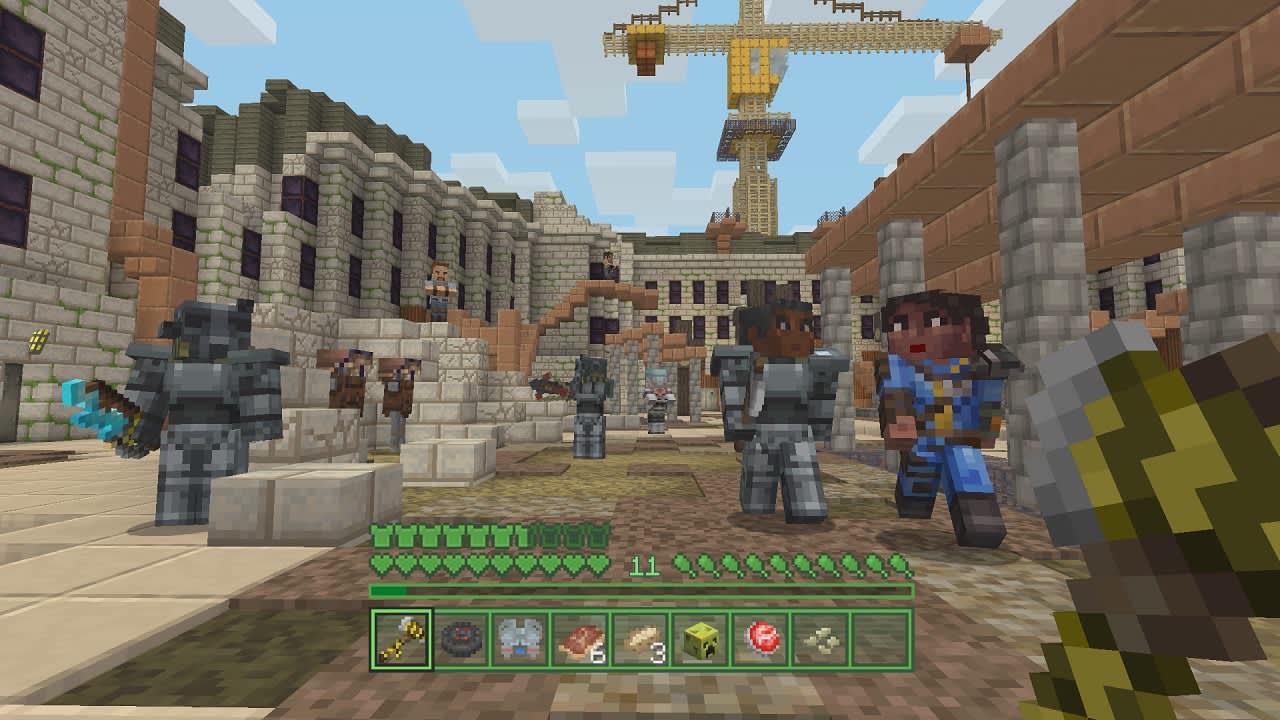Pick the bread stack of 3
This screenshot has width=1280, height=720.
[641, 639]
